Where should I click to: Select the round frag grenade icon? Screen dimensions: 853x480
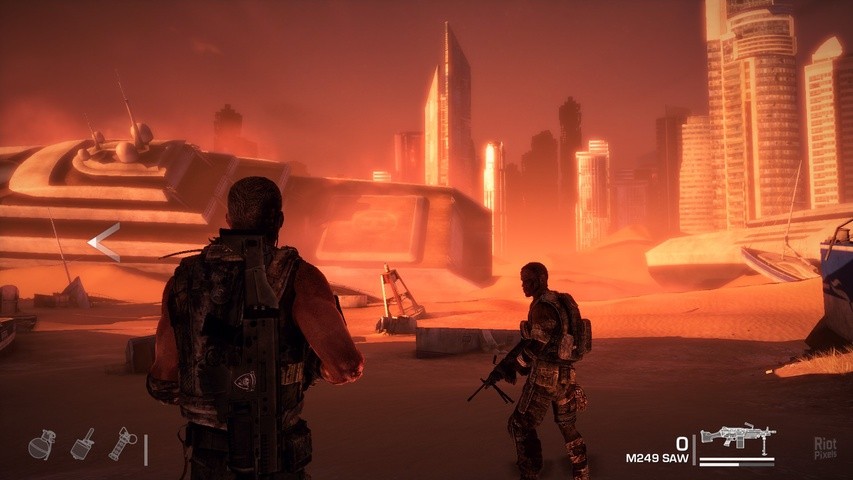click(42, 445)
